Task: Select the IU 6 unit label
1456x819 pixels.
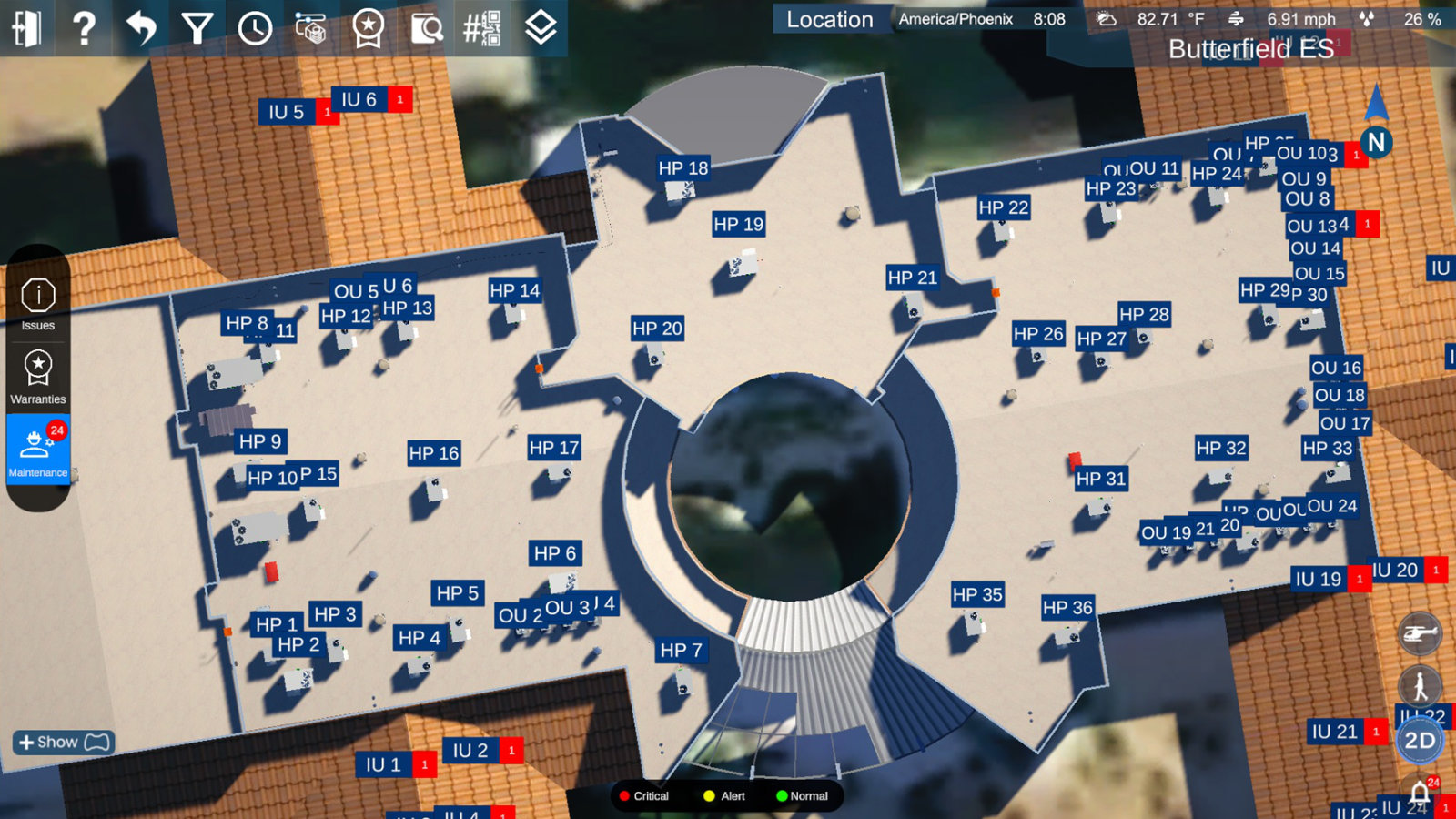Action: tap(359, 100)
